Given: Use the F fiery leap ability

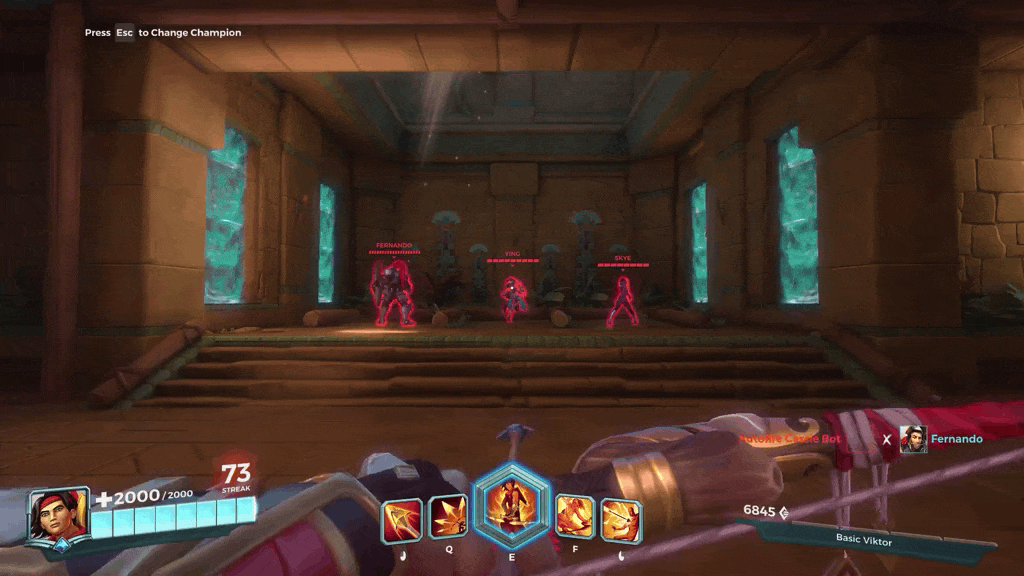Looking at the screenshot, I should (x=574, y=518).
